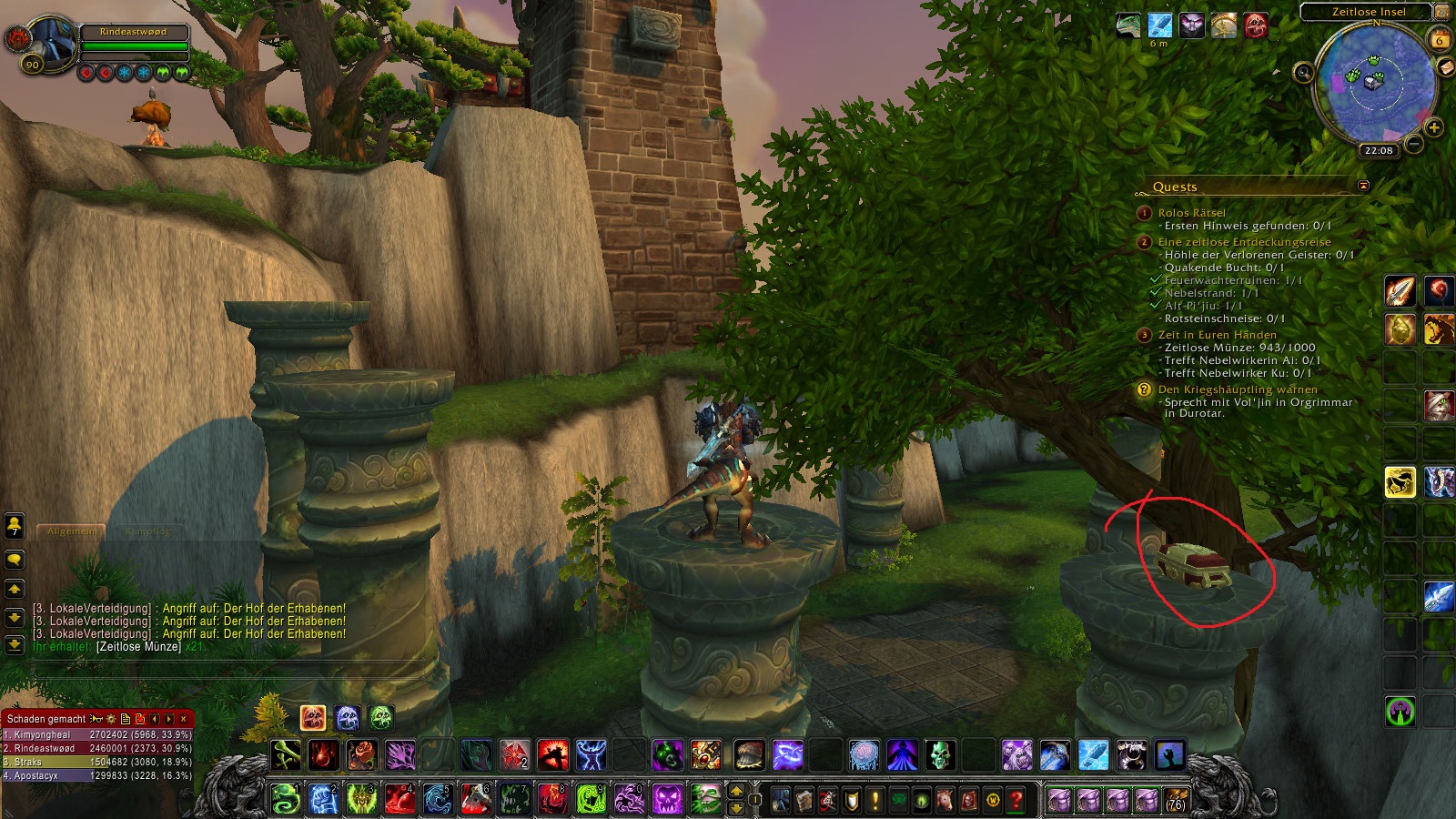Collapse the Quests tracker
1456x819 pixels.
pos(1363,186)
